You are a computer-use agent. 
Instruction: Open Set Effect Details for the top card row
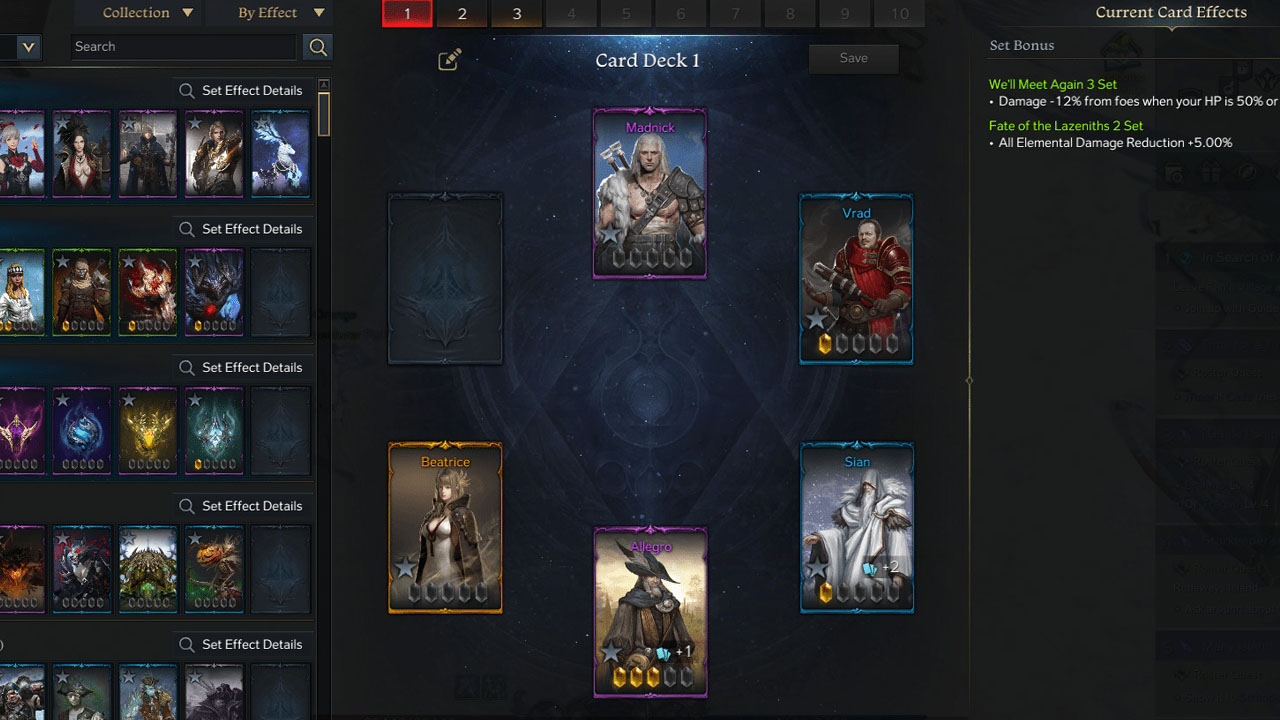coord(241,90)
